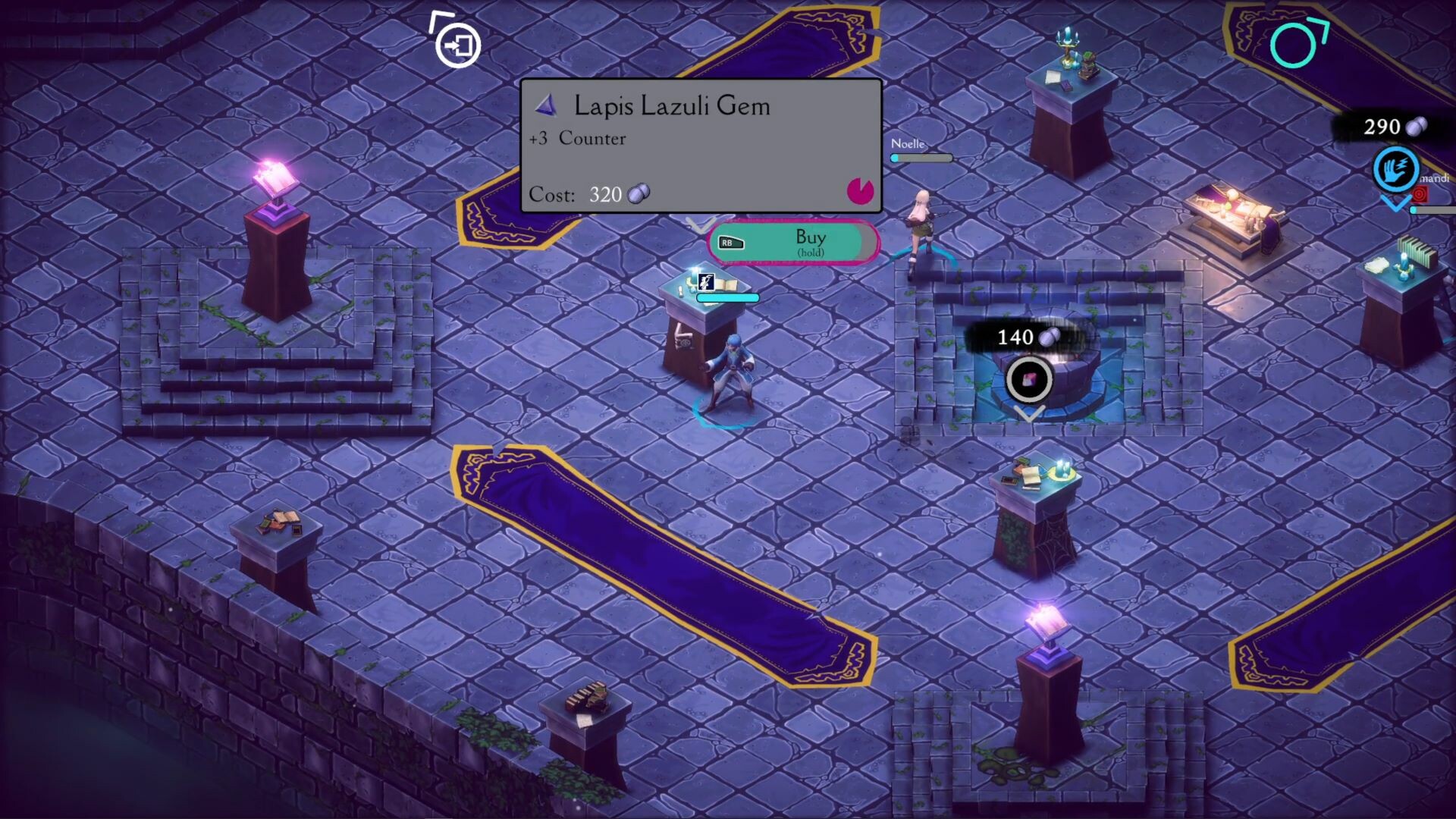Select the Noelle nameplate

(908, 143)
